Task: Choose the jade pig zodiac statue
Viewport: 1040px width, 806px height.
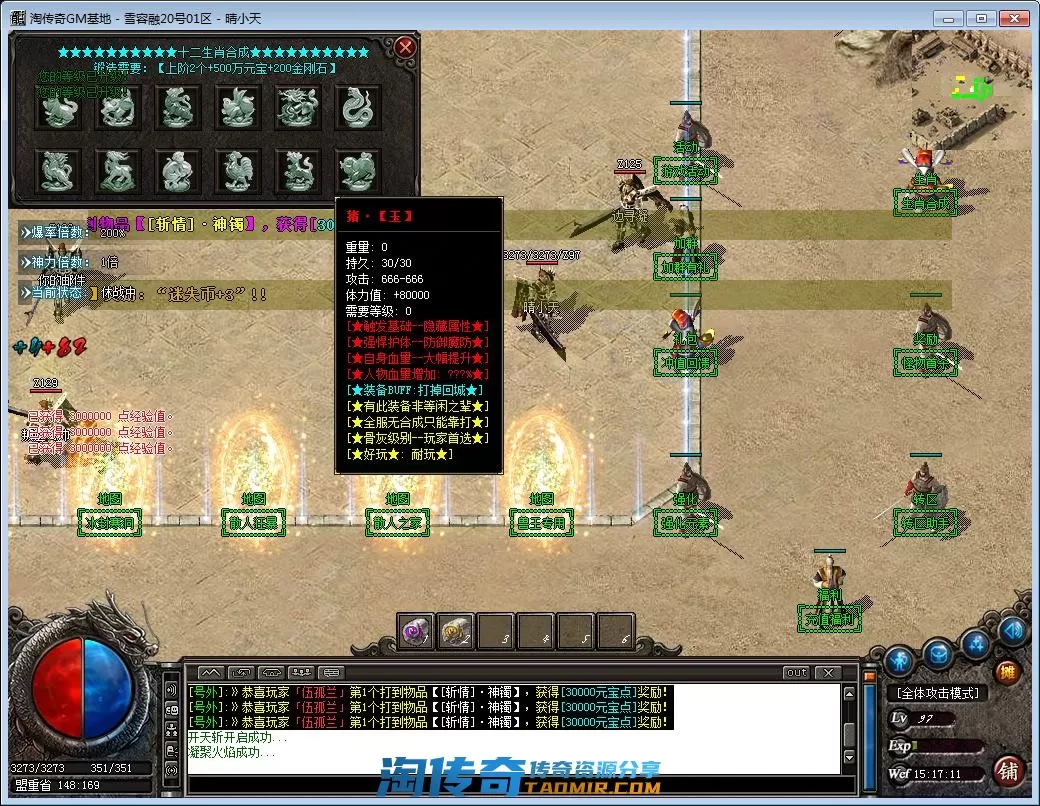Action: [x=358, y=171]
